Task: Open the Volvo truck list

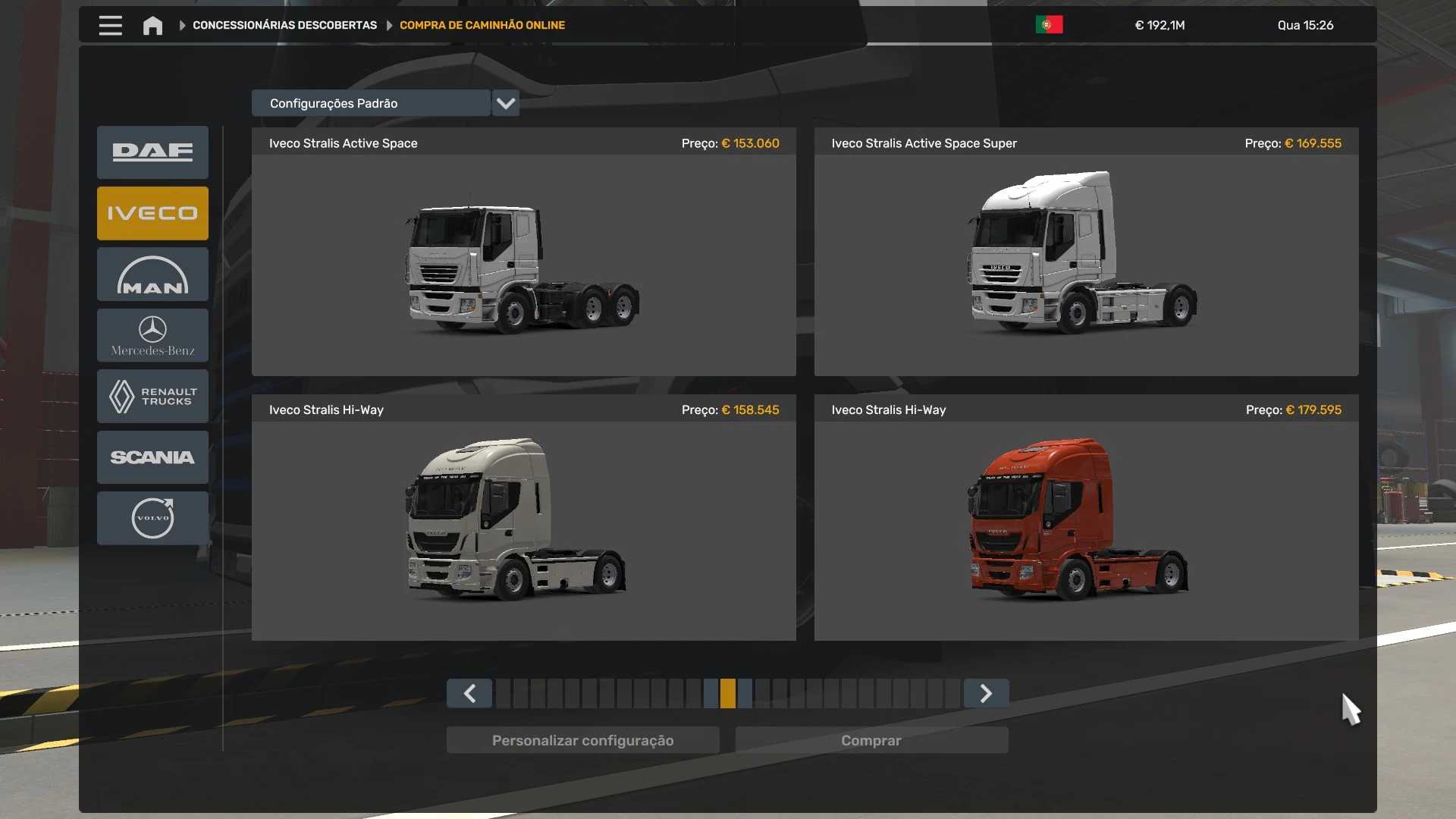Action: (152, 518)
